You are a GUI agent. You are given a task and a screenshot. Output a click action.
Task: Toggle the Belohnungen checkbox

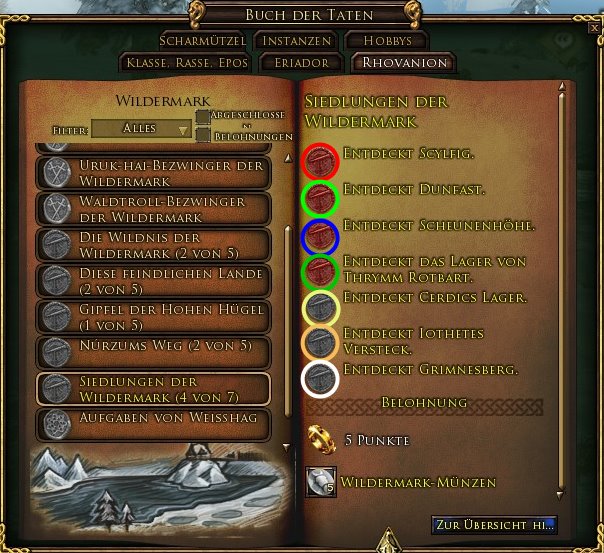point(203,134)
